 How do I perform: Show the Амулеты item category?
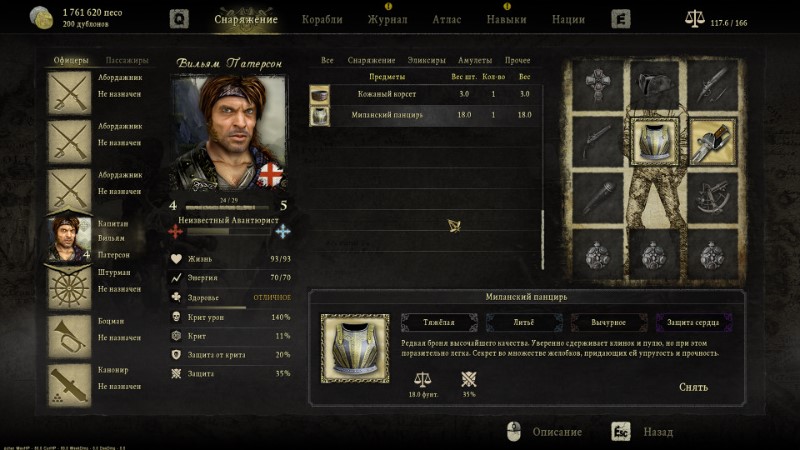pos(474,61)
